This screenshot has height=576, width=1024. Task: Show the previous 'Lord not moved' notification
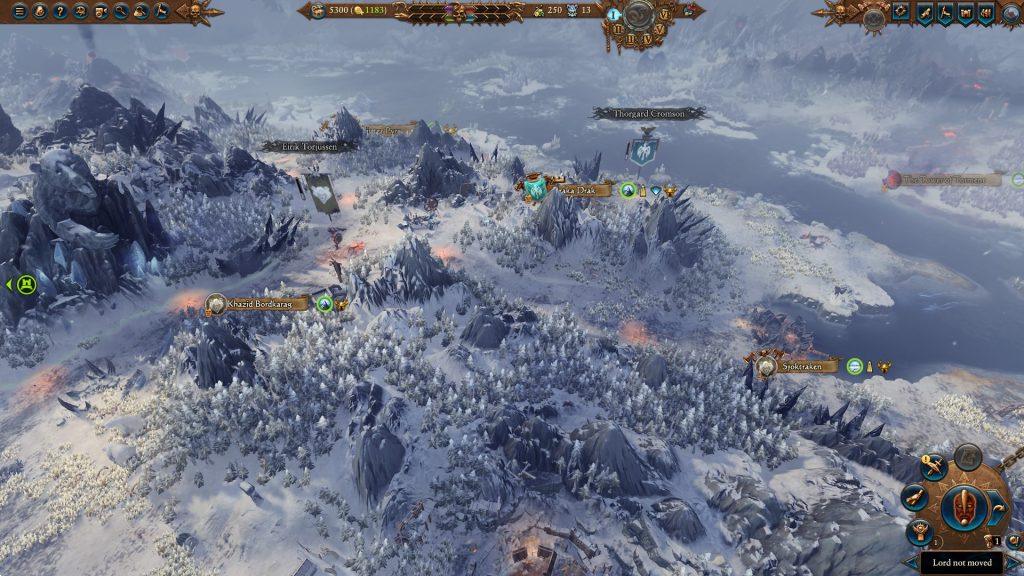pyautogui.click(x=909, y=563)
